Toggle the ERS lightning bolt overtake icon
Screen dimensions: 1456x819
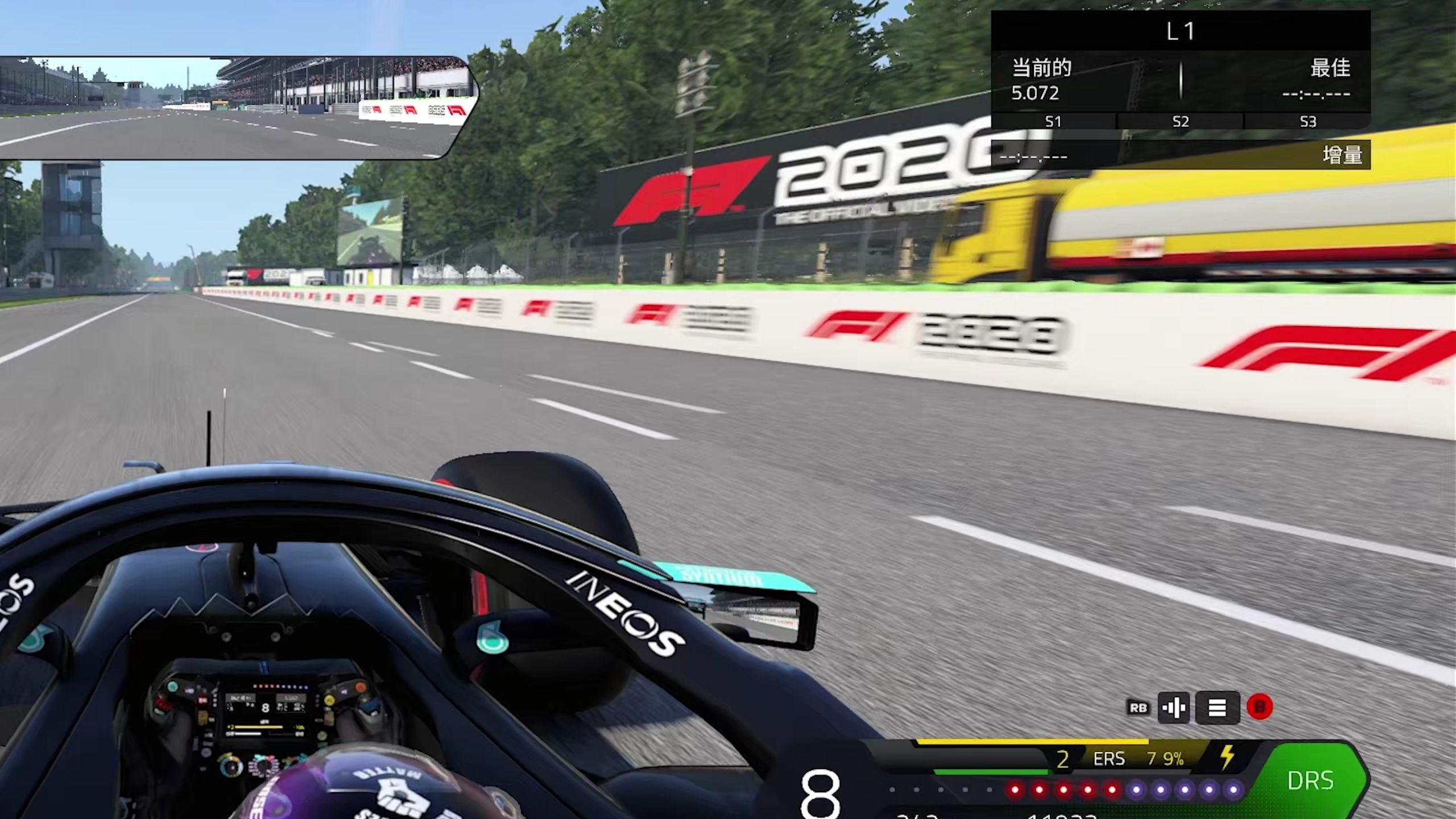tap(1227, 758)
